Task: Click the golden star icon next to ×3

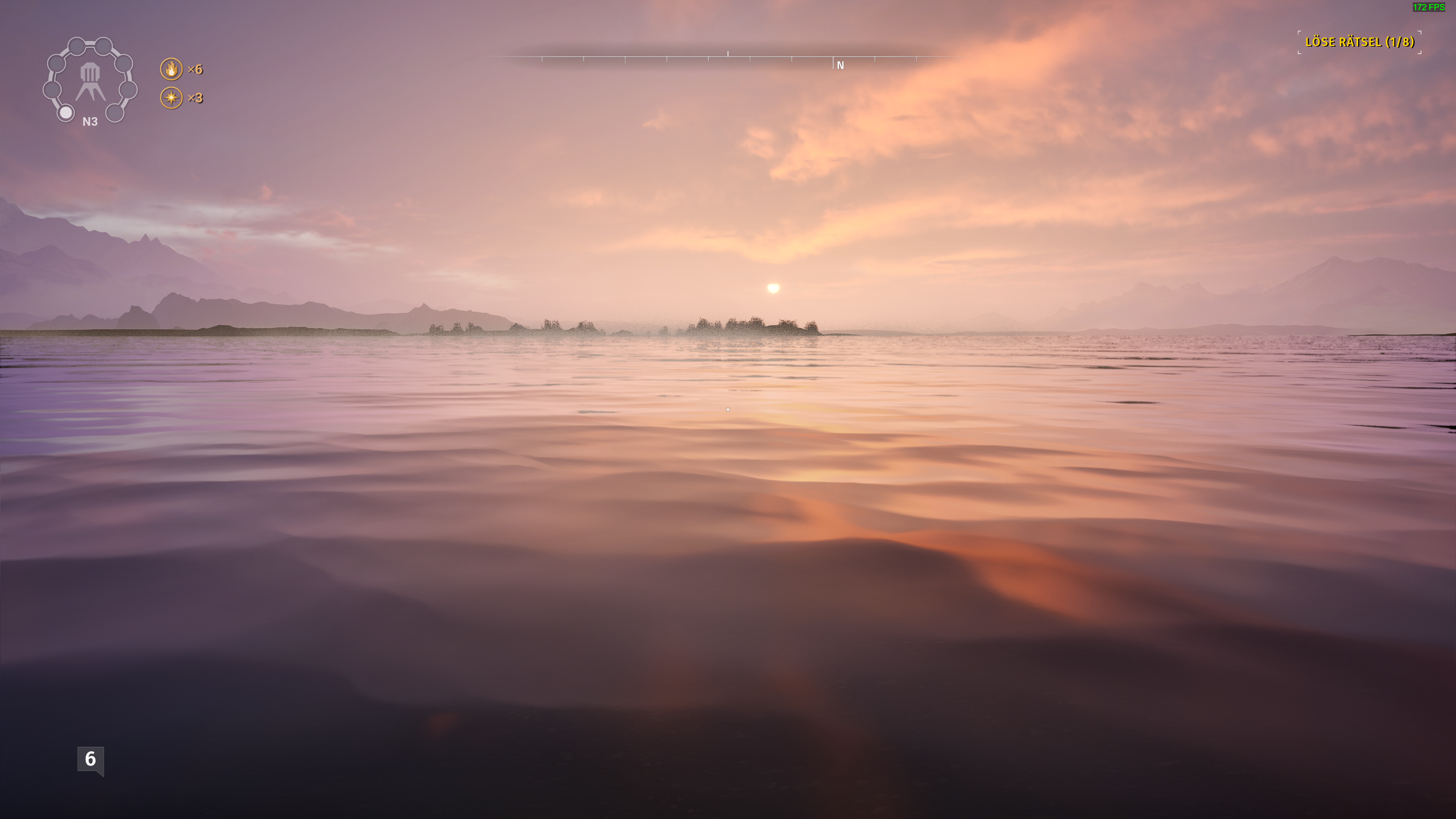Action: point(173,97)
